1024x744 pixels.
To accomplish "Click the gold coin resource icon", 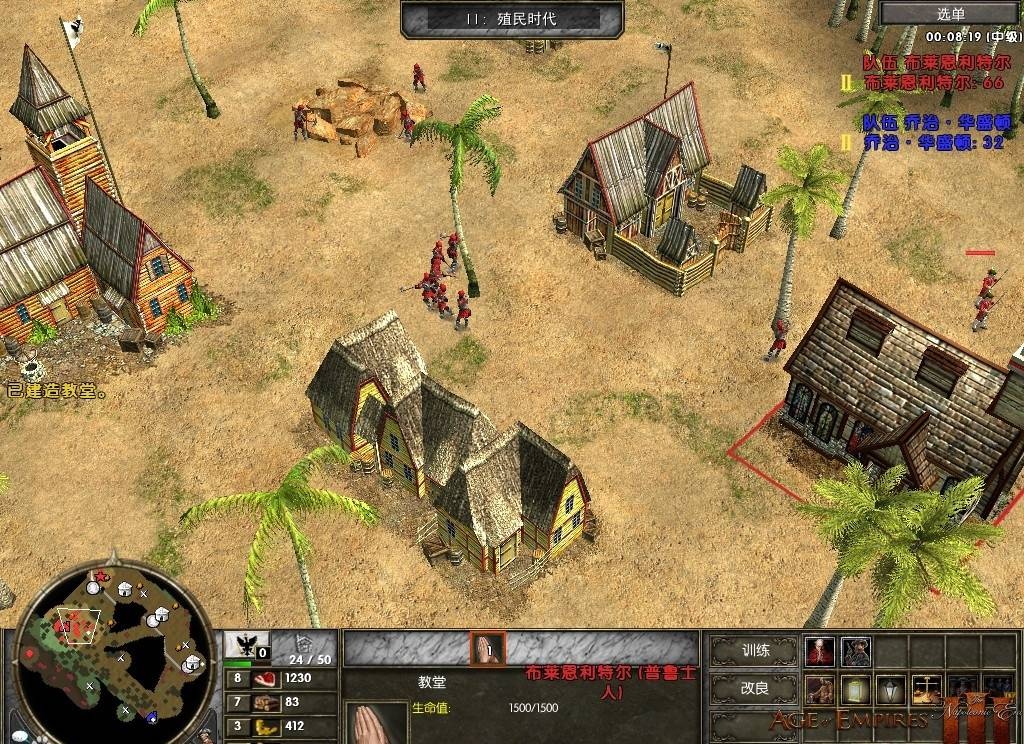I will pos(266,726).
